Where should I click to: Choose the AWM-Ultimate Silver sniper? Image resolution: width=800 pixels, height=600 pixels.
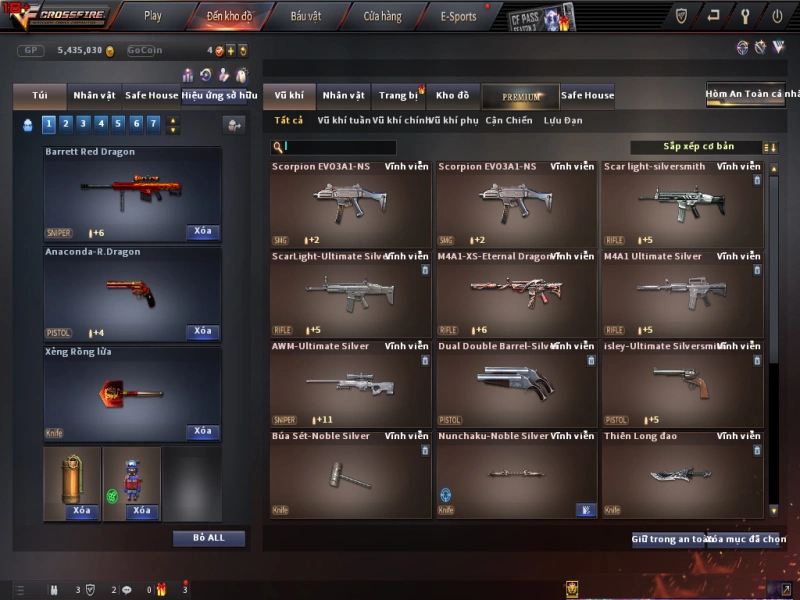click(x=350, y=382)
